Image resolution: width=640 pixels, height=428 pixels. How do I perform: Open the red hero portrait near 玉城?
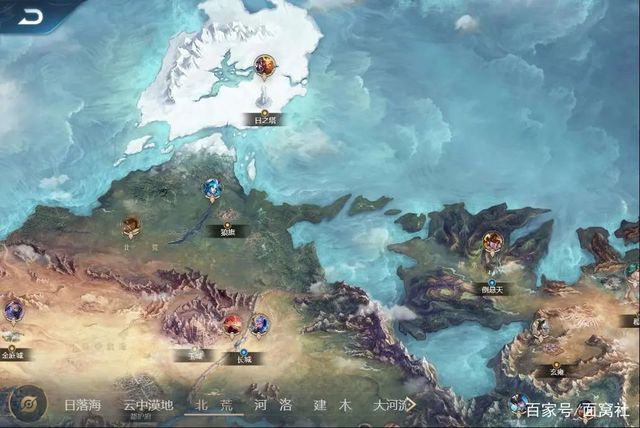point(233,324)
